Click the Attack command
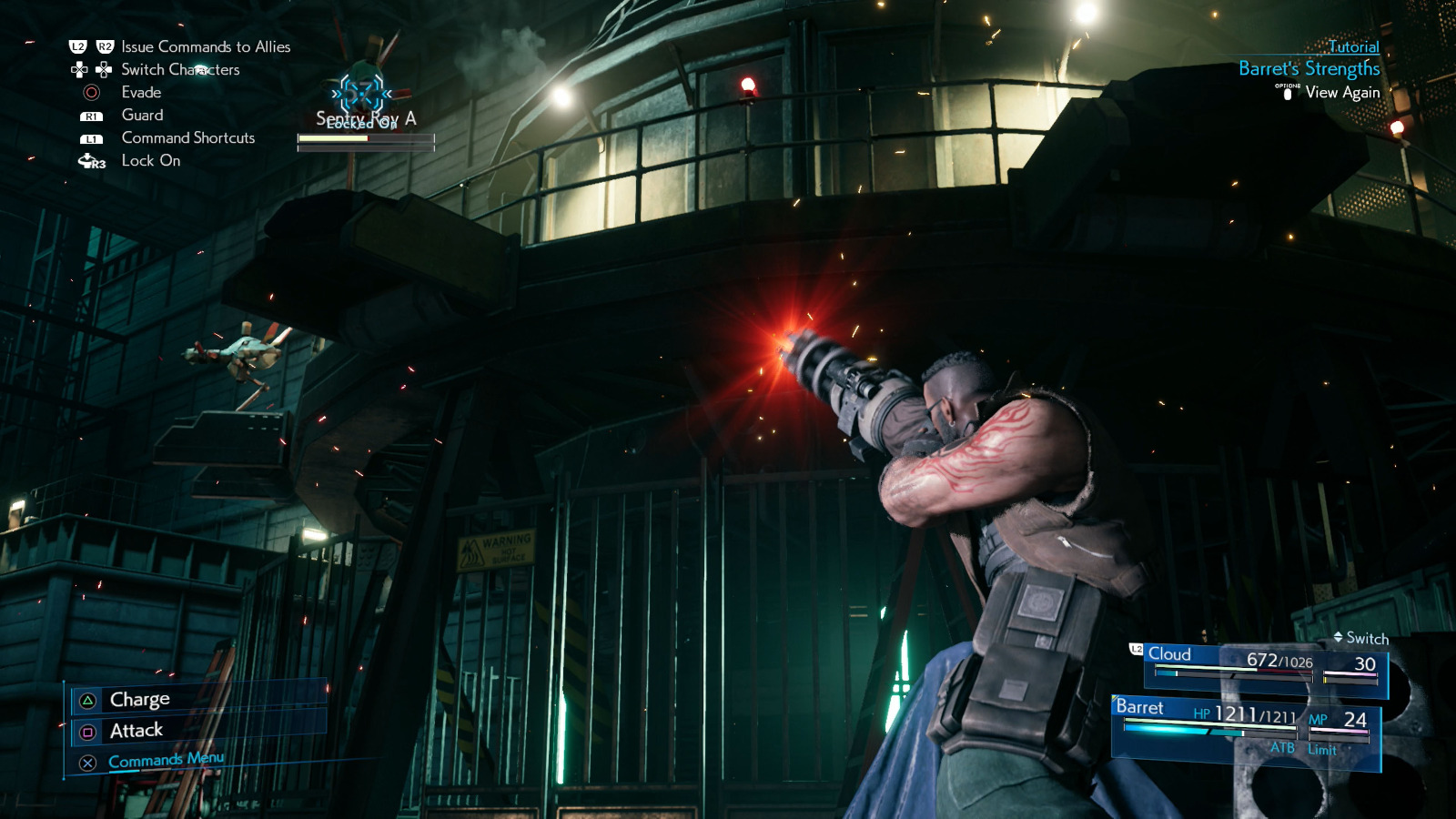Viewport: 1456px width, 819px height. point(135,729)
